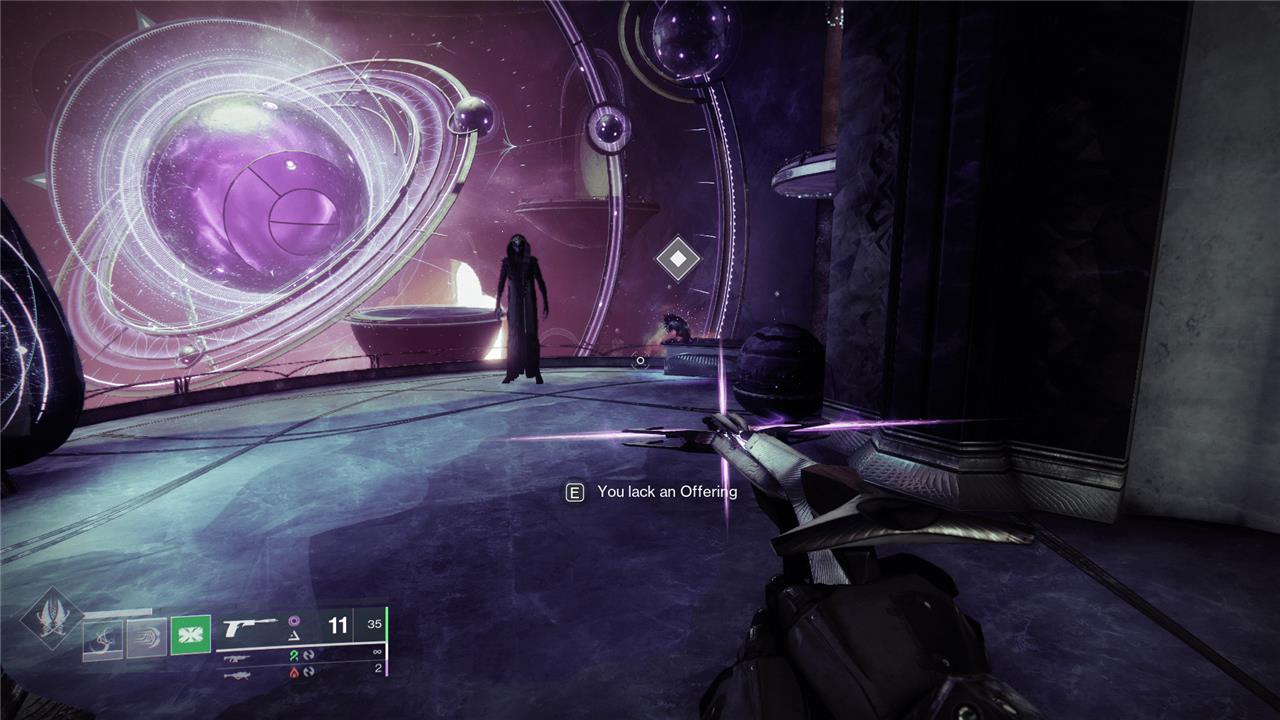Activate the grenade ability icon
Image resolution: width=1280 pixels, height=720 pixels.
click(x=103, y=636)
